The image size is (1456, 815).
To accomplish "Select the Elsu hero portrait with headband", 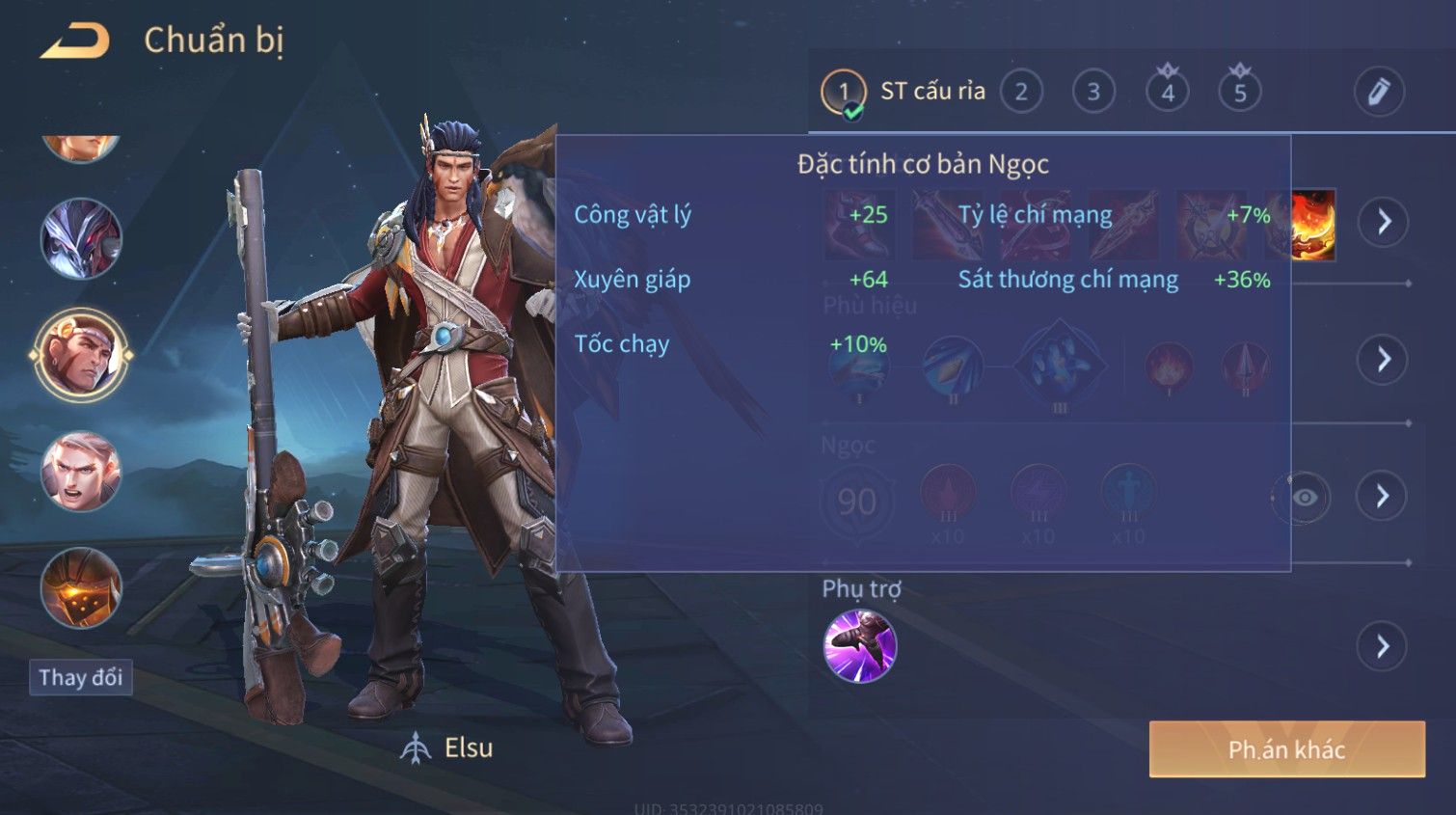I will tap(81, 355).
